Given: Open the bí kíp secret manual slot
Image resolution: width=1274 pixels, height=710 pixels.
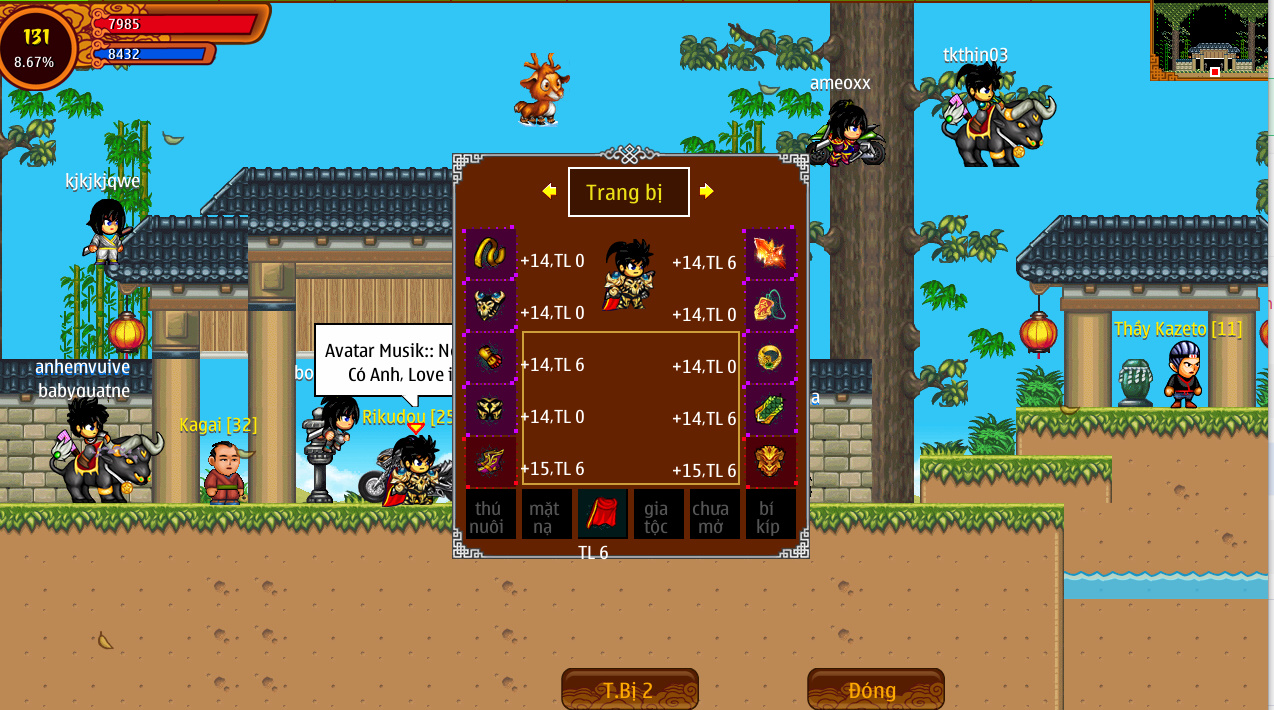Looking at the screenshot, I should (x=769, y=514).
